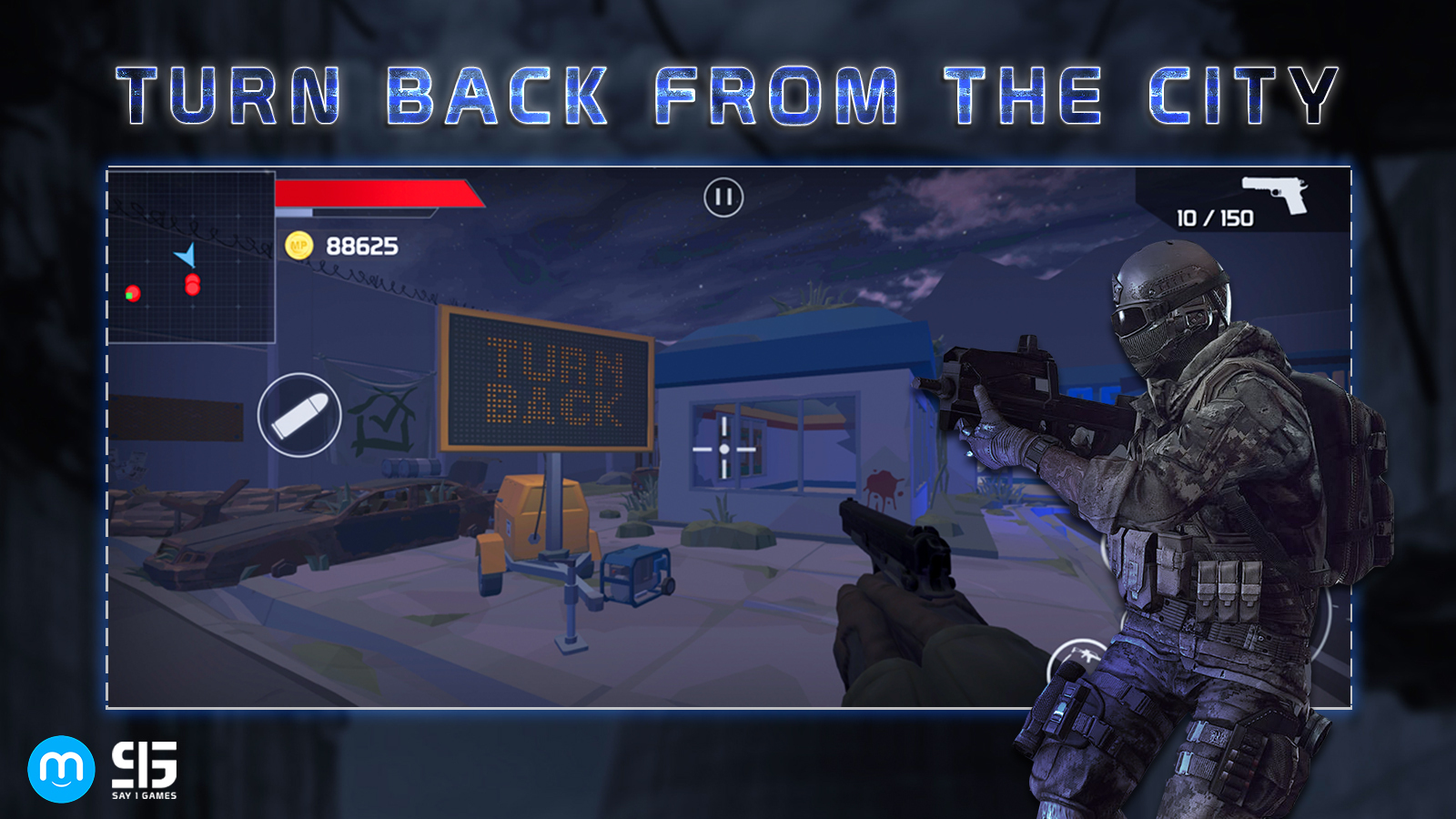The image size is (1456, 819).
Task: Click the gold coin currency icon
Action: [299, 246]
